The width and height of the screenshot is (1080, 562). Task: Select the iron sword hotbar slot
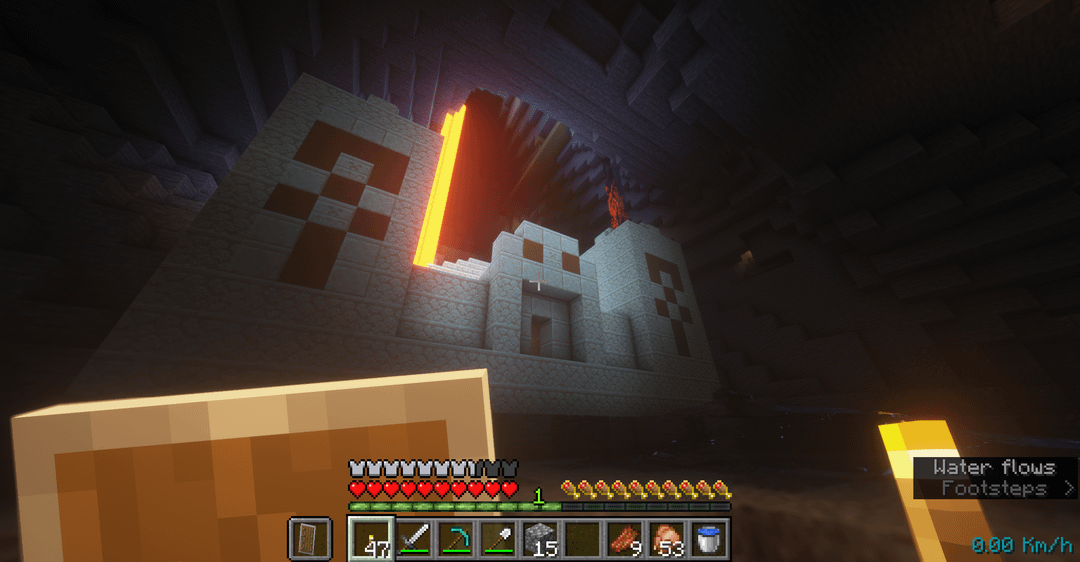click(414, 539)
